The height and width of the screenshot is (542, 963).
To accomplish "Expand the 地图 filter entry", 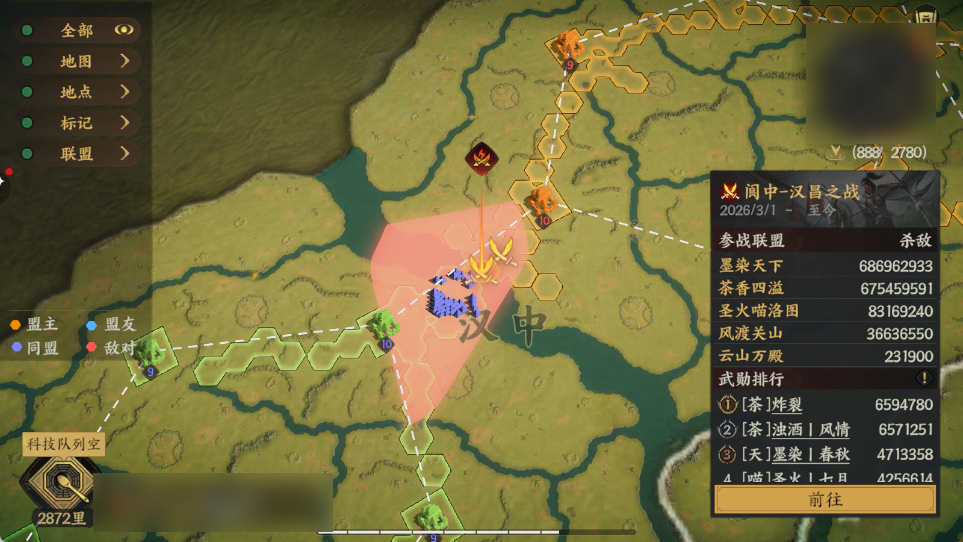I will point(124,61).
